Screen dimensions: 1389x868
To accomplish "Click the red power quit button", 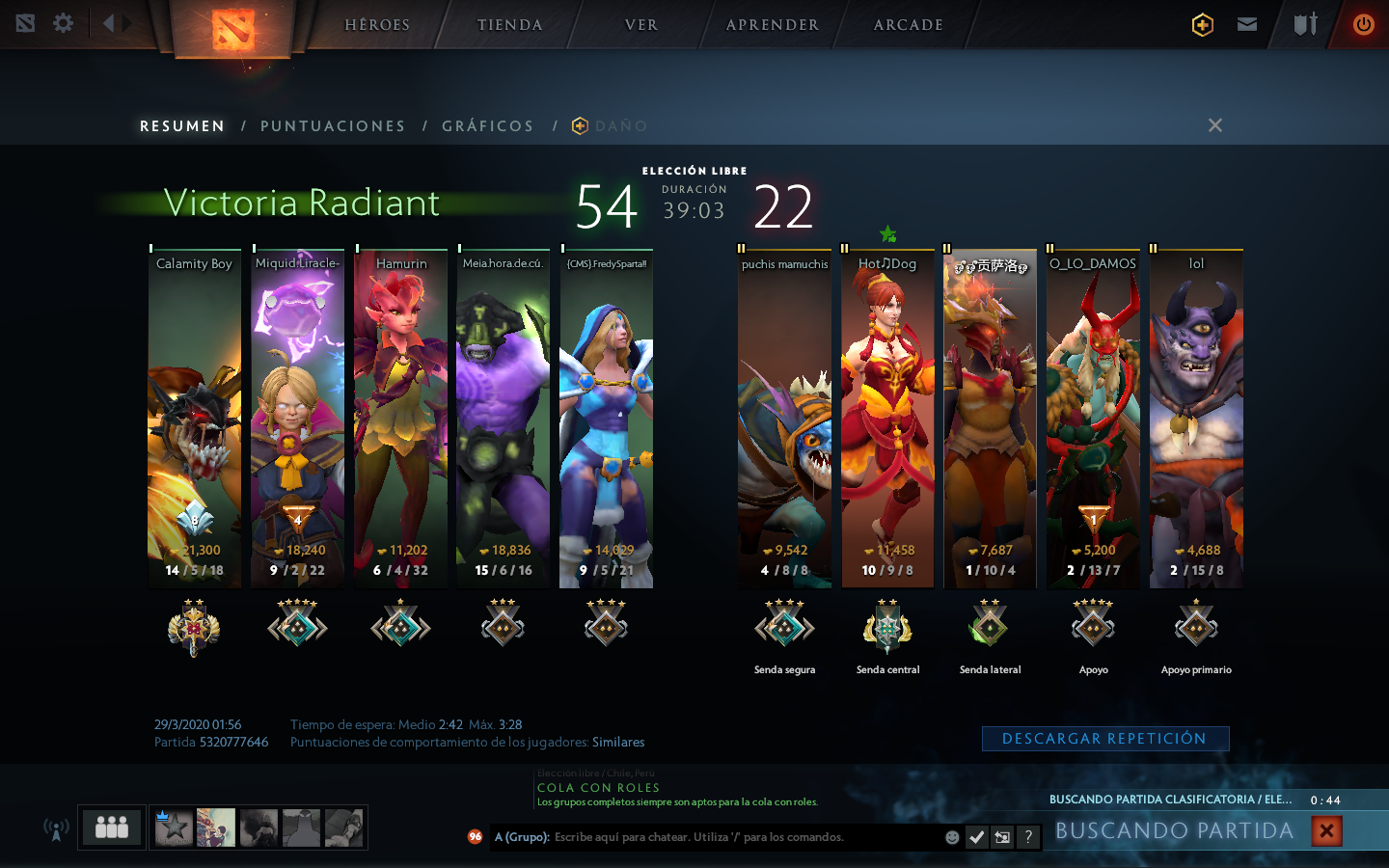I will point(1363,24).
